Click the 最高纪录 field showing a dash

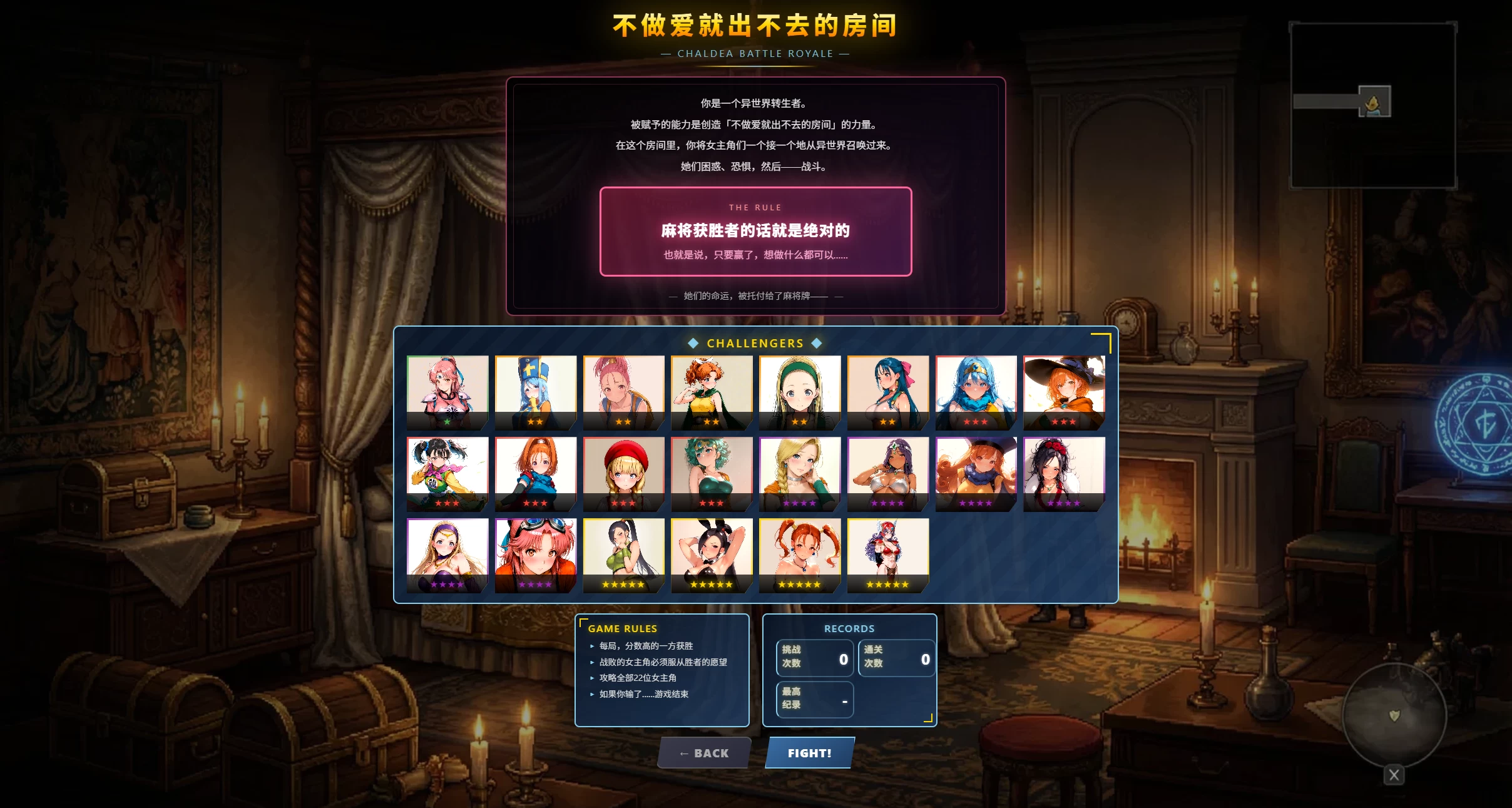pos(815,699)
